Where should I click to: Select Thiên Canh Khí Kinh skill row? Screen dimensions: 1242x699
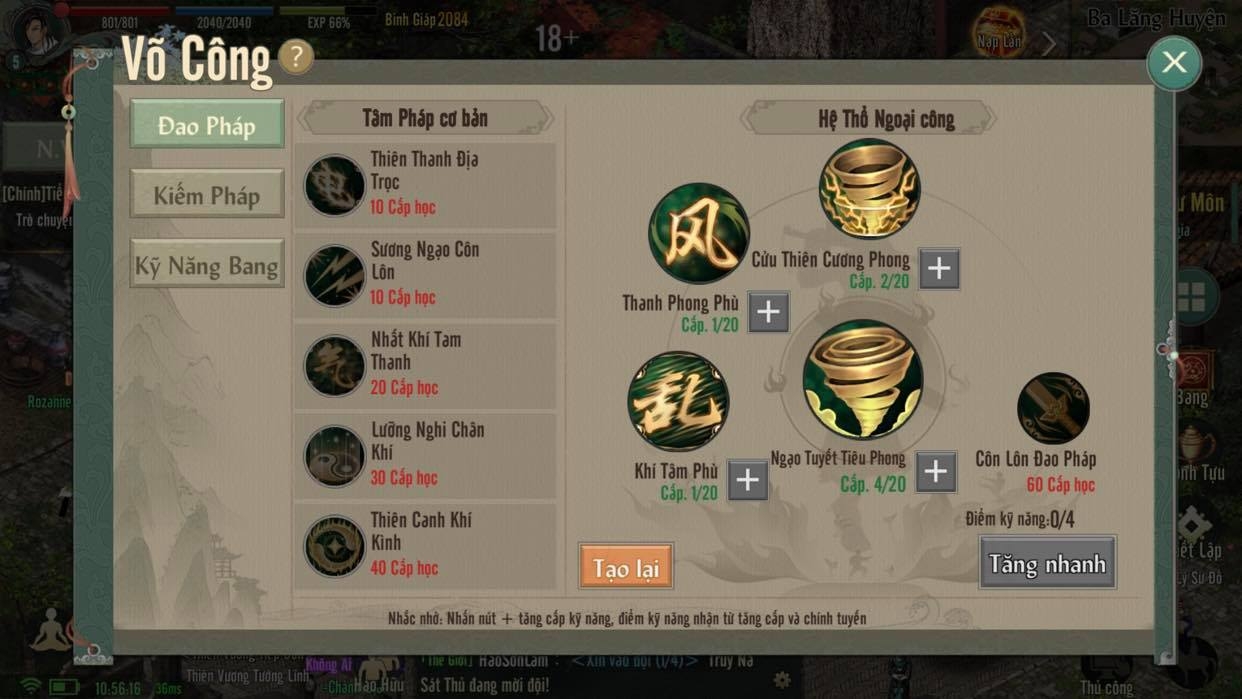[x=425, y=545]
